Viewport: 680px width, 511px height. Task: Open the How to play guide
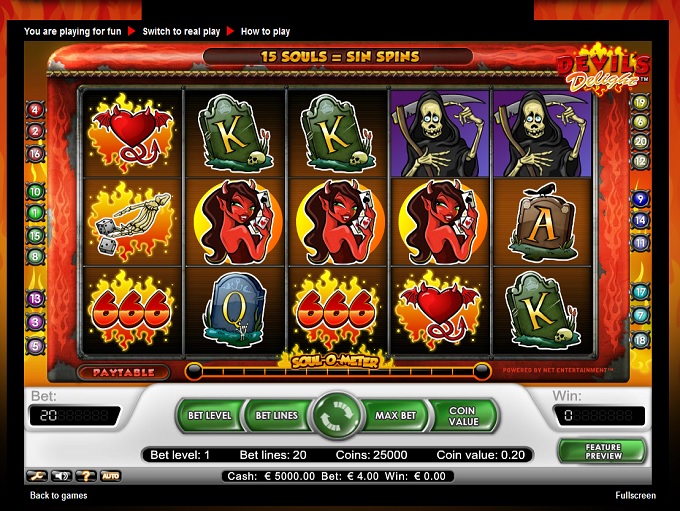point(267,31)
